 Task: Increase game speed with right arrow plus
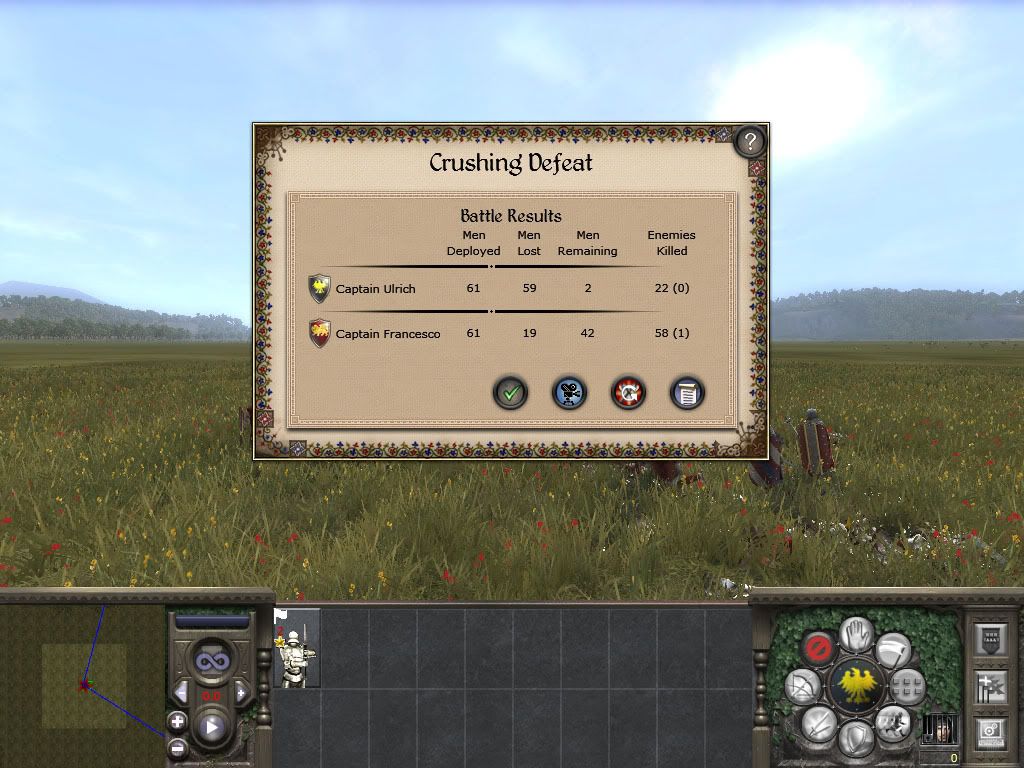(x=240, y=694)
